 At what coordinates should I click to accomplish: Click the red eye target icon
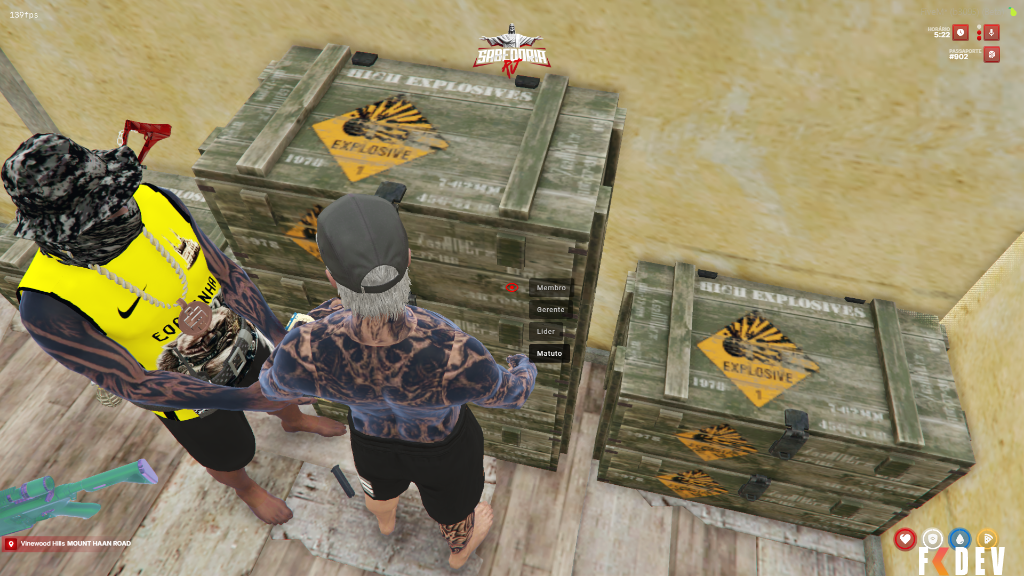511,287
